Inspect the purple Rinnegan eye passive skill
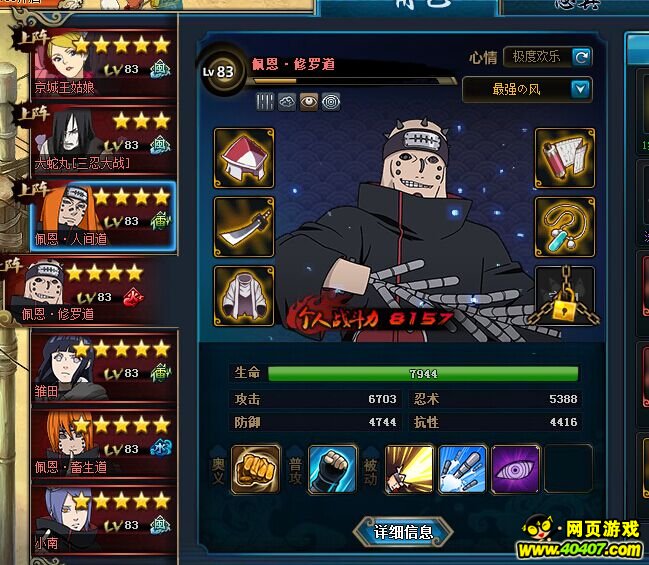Screen dimensions: 649x565 [516, 469]
